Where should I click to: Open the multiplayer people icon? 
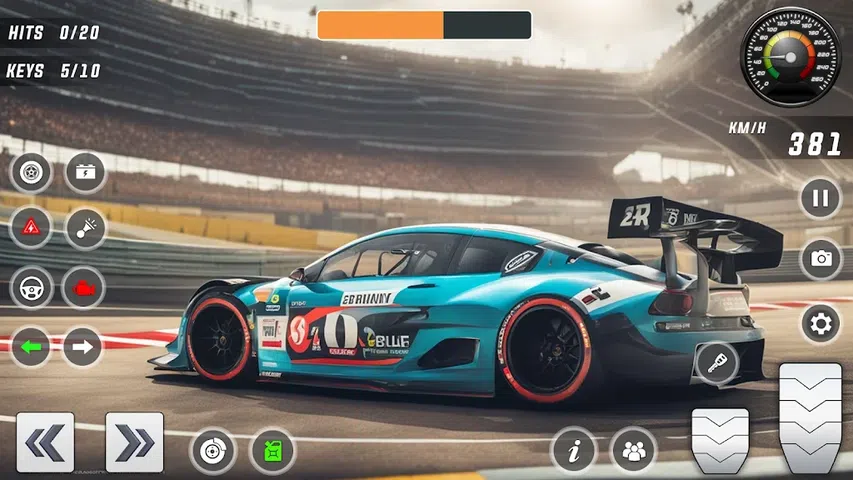pyautogui.click(x=633, y=450)
